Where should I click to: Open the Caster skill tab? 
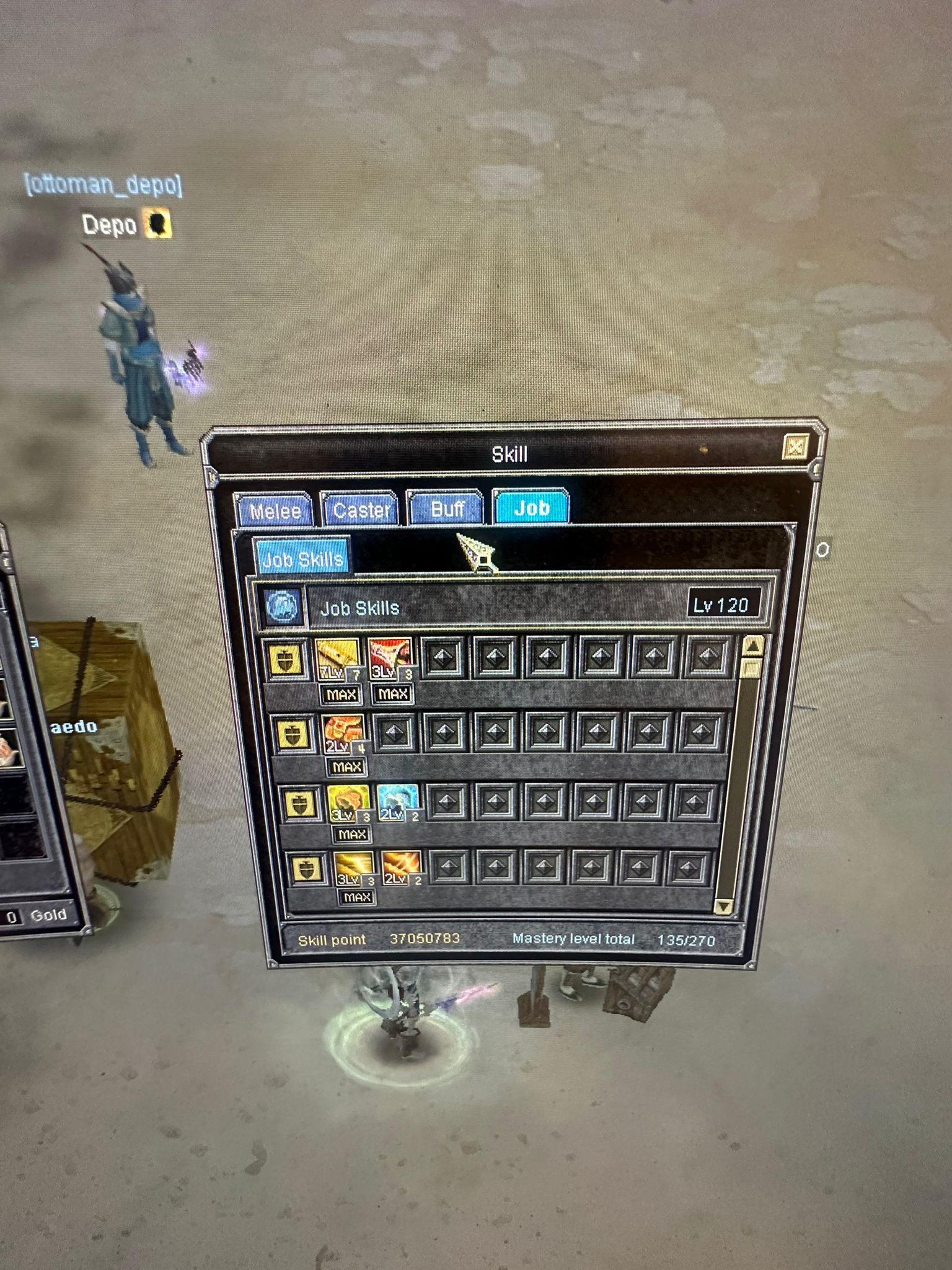pyautogui.click(x=361, y=510)
